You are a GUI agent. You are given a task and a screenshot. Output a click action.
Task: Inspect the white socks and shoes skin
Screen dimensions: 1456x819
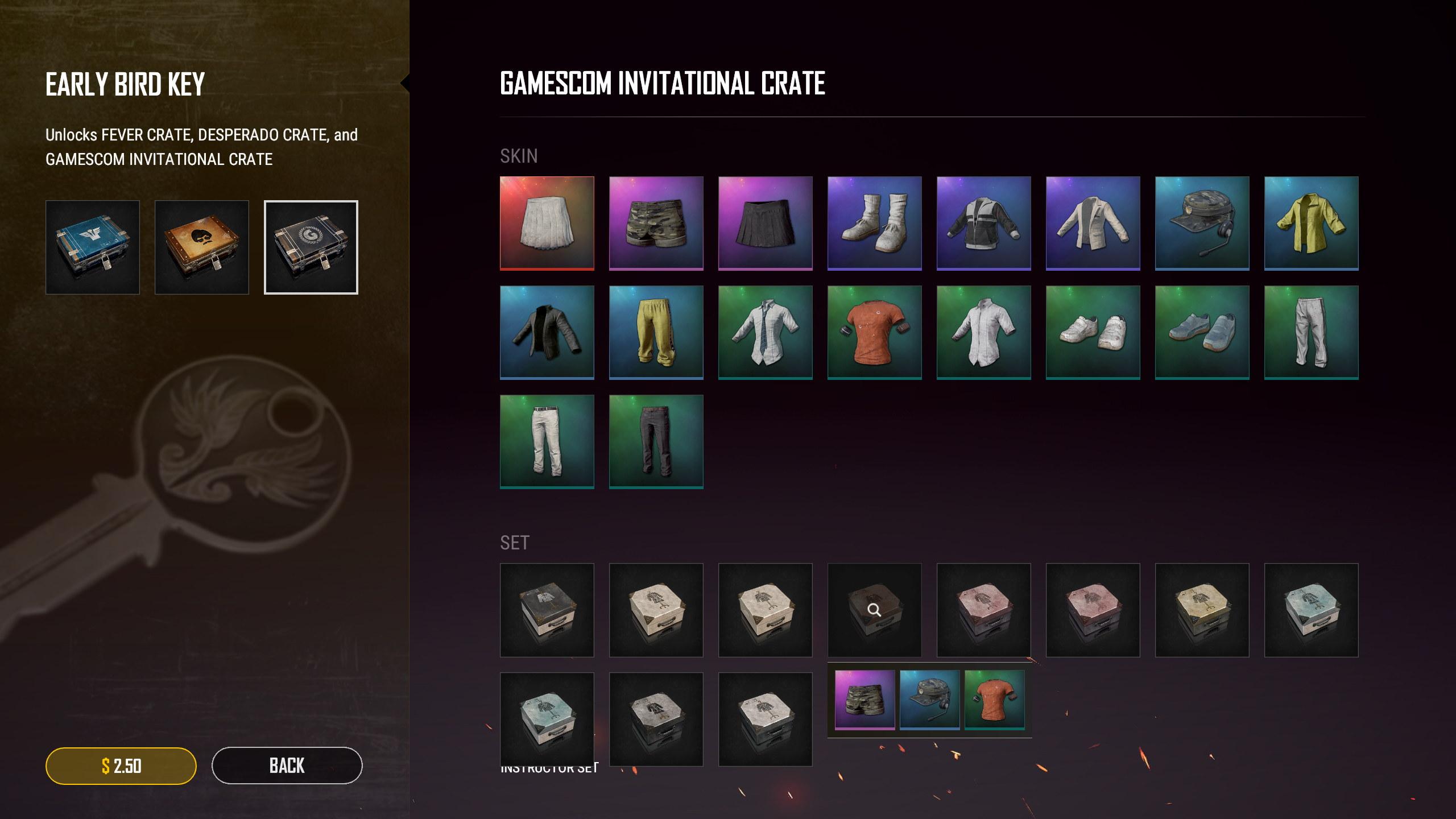point(875,223)
